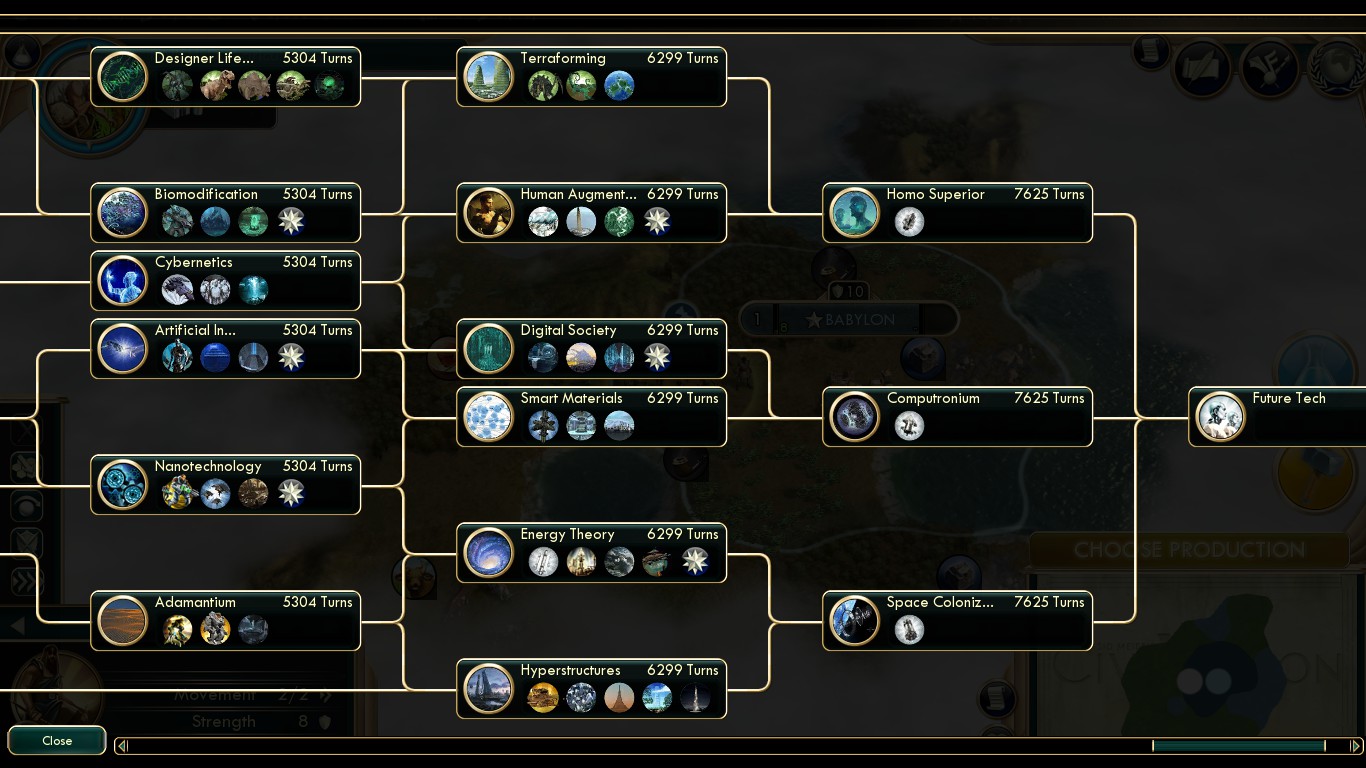Click the double-arrow skip turn action icon
The image size is (1366, 768).
pyautogui.click(x=26, y=580)
